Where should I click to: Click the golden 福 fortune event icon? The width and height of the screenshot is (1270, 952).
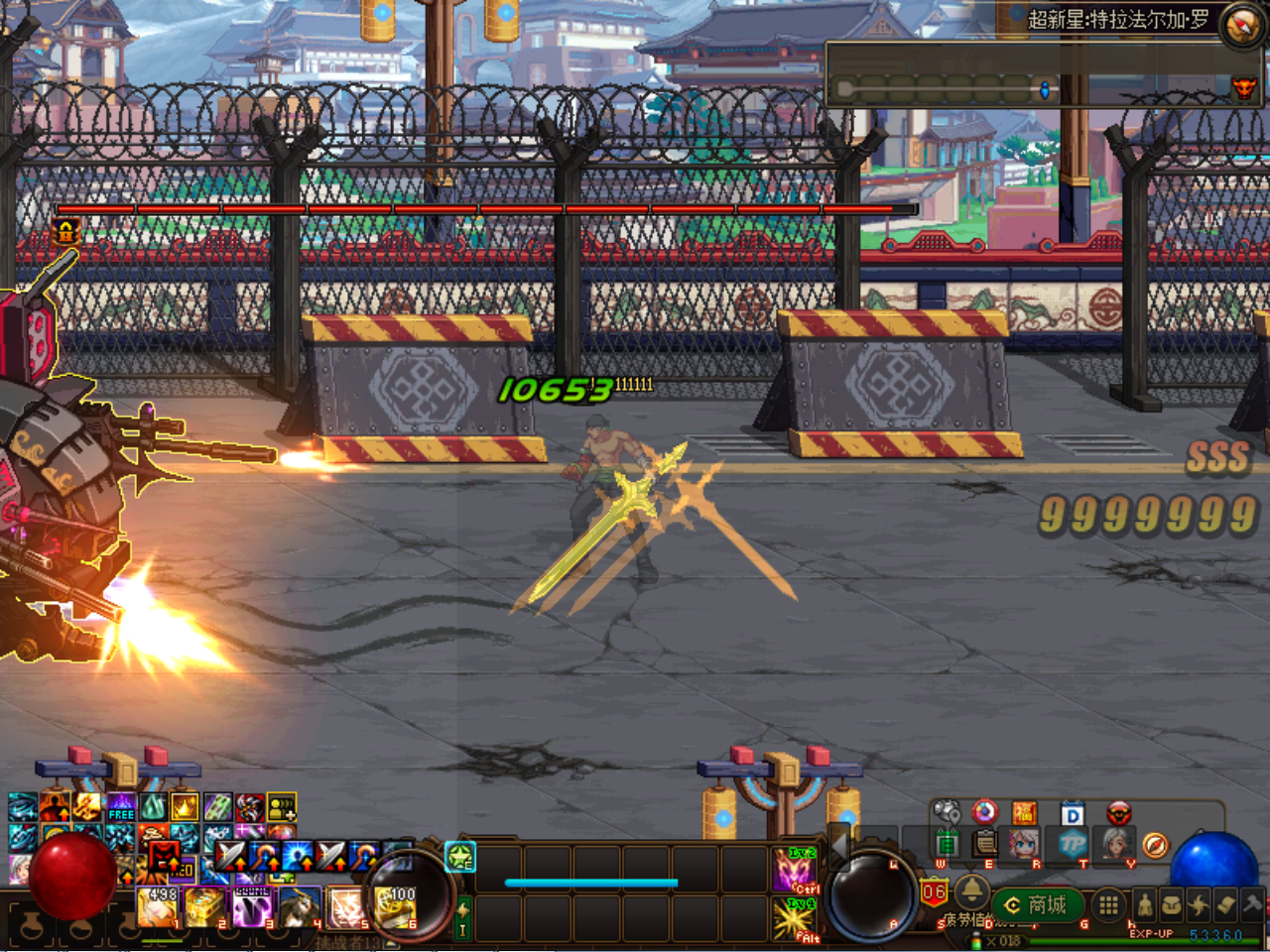pyautogui.click(x=1024, y=812)
